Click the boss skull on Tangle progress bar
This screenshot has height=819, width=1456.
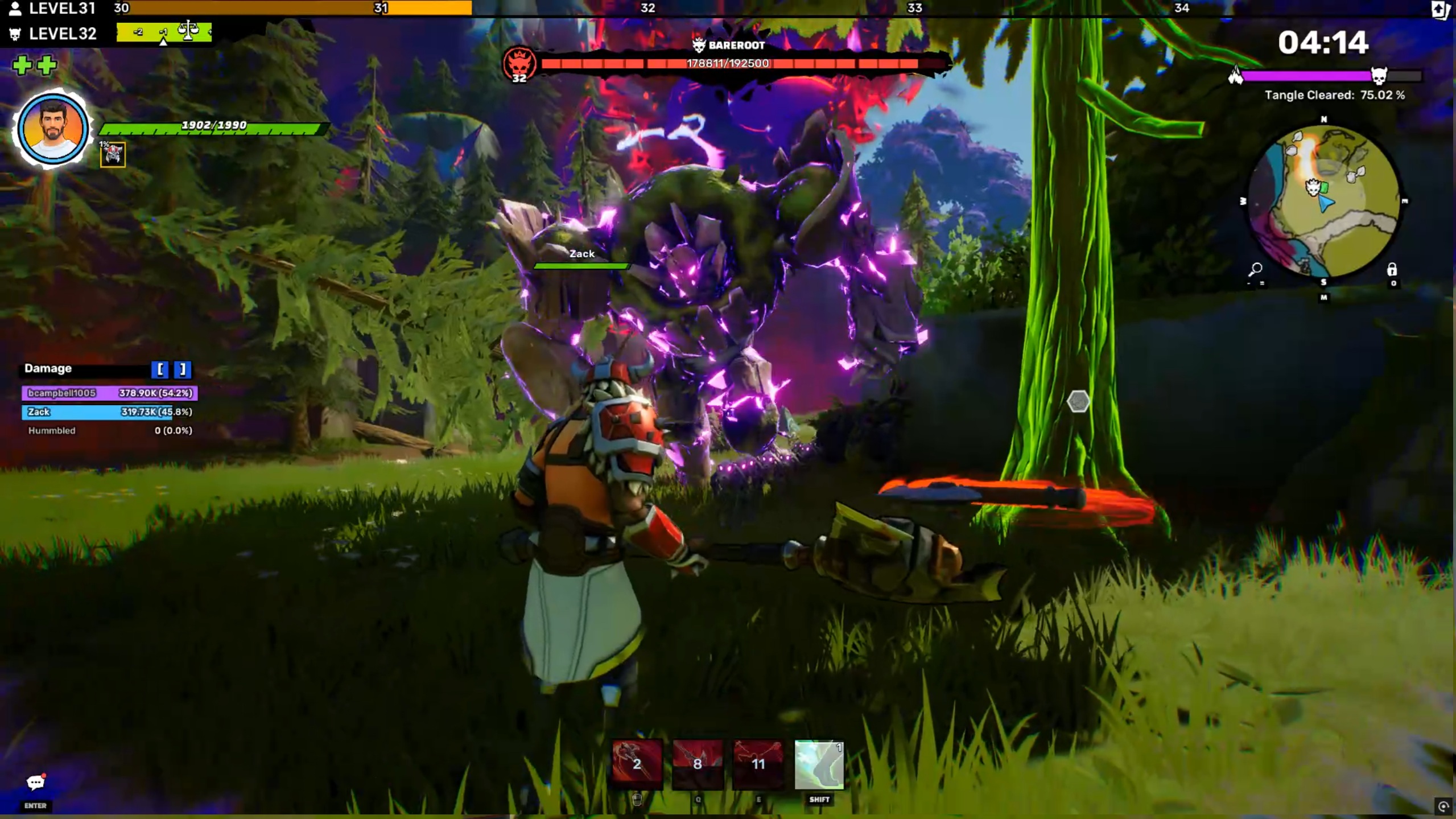[1379, 75]
